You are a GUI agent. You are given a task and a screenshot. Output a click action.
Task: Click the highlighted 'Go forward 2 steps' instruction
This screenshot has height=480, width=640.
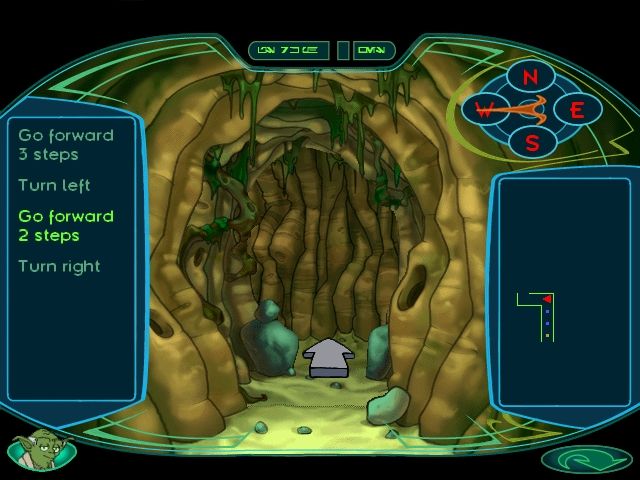click(66, 226)
